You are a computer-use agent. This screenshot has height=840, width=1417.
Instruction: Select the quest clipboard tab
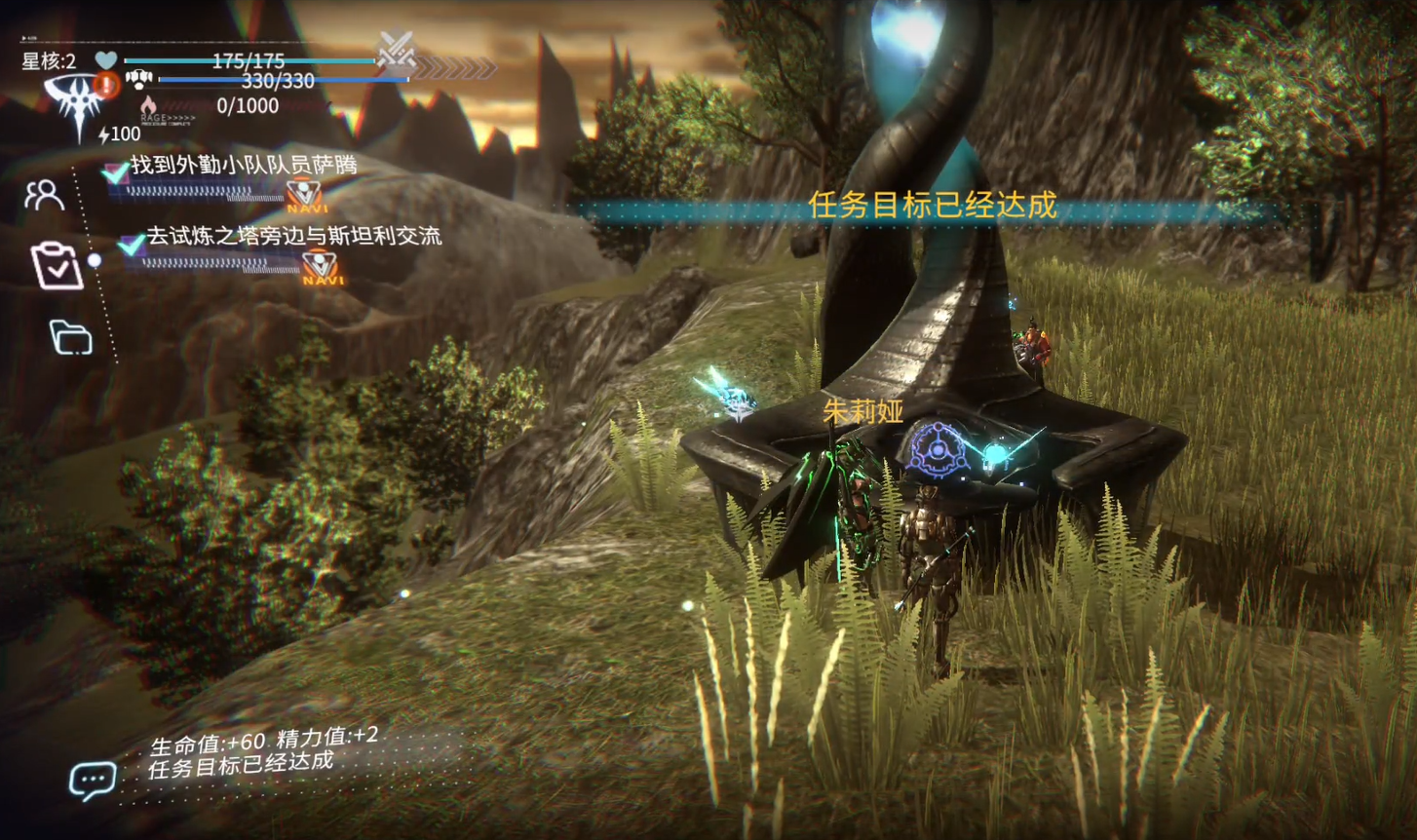click(x=55, y=265)
